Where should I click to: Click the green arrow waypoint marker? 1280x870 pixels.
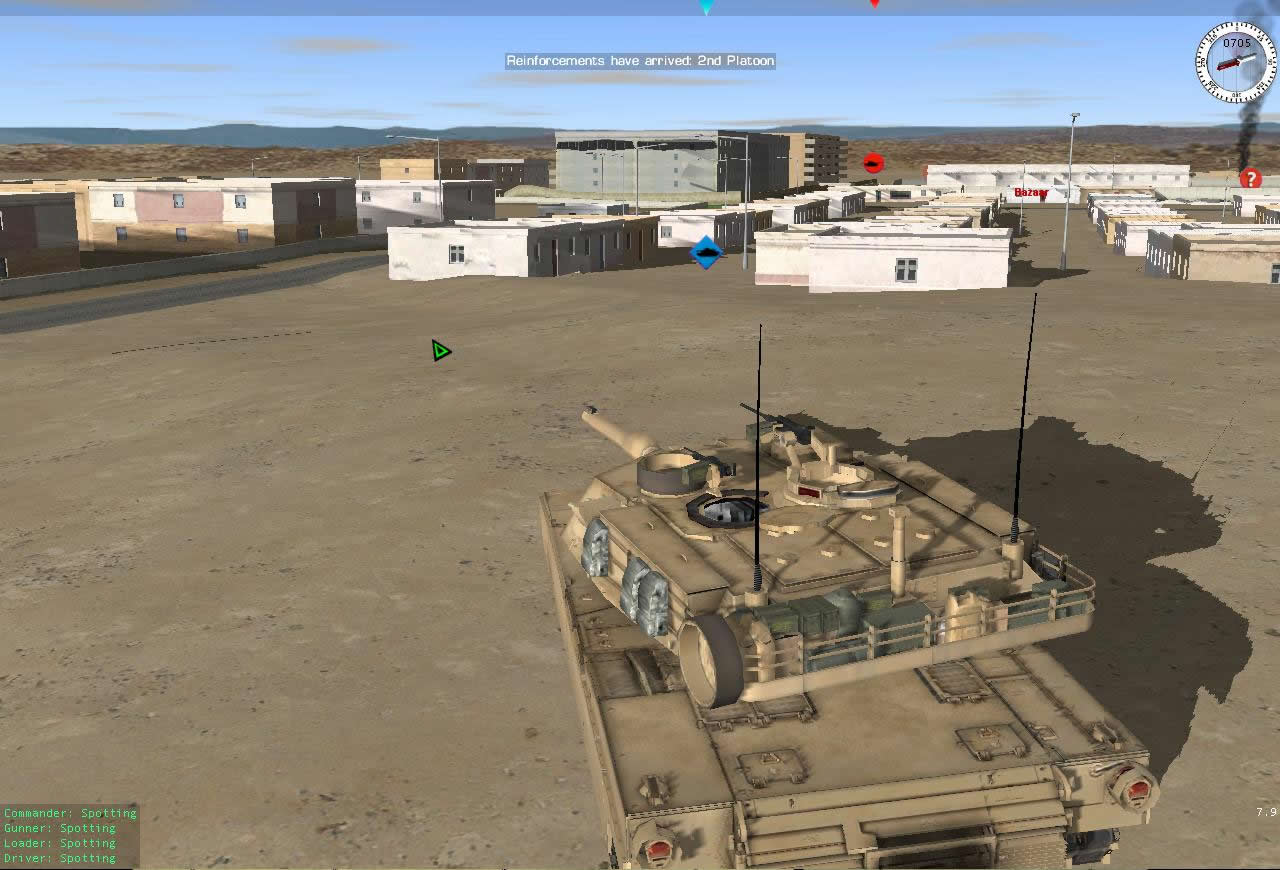[439, 351]
